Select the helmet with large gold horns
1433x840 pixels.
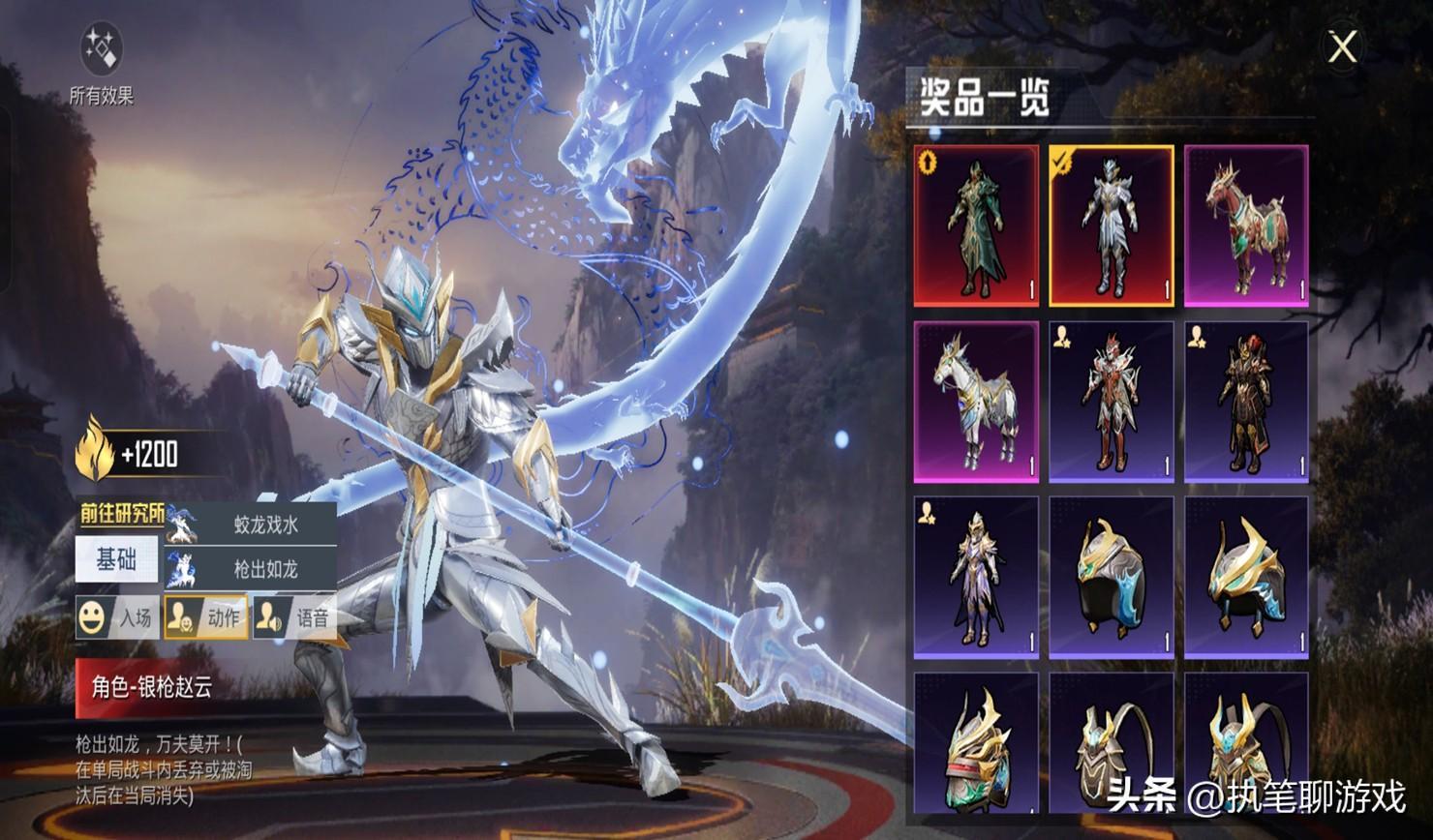1246,578
